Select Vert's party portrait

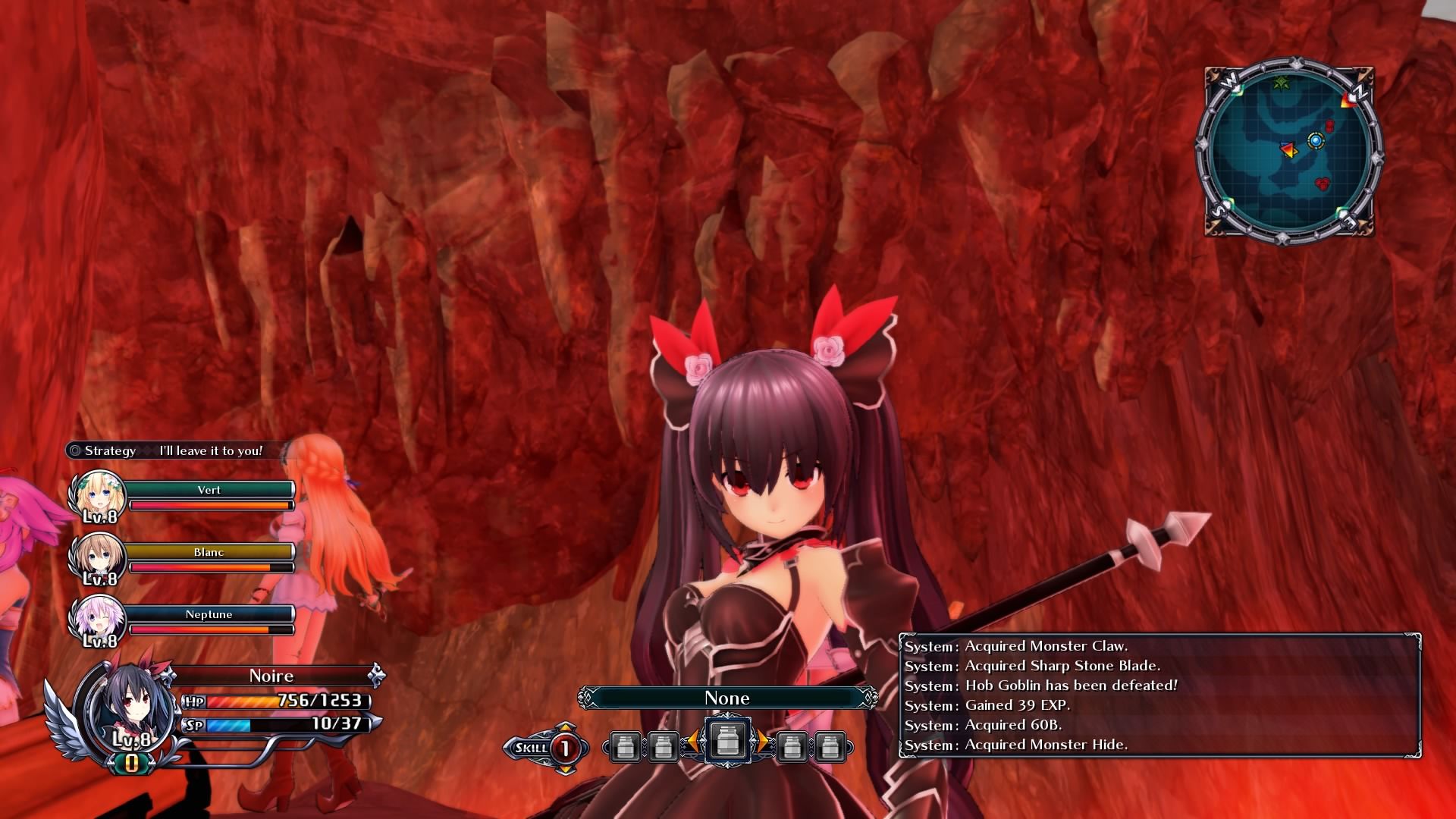pyautogui.click(x=98, y=496)
